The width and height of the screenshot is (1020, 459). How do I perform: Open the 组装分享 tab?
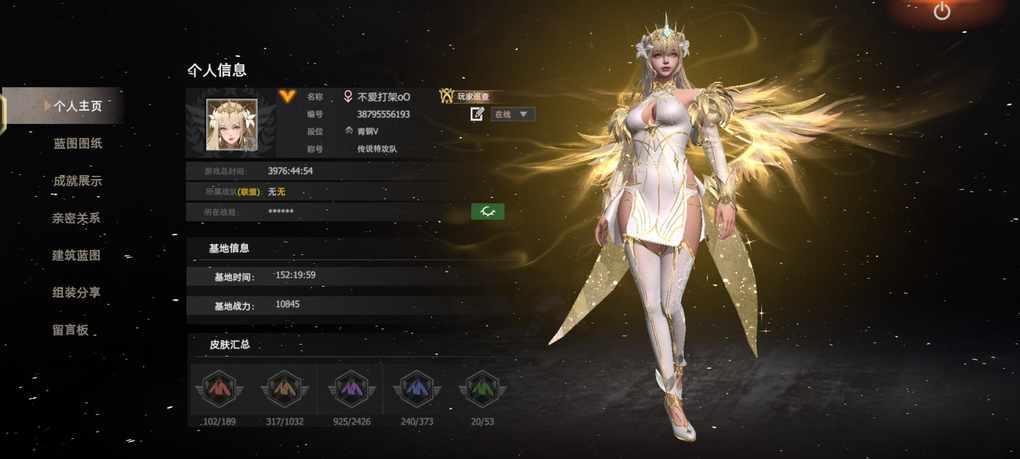(x=77, y=292)
